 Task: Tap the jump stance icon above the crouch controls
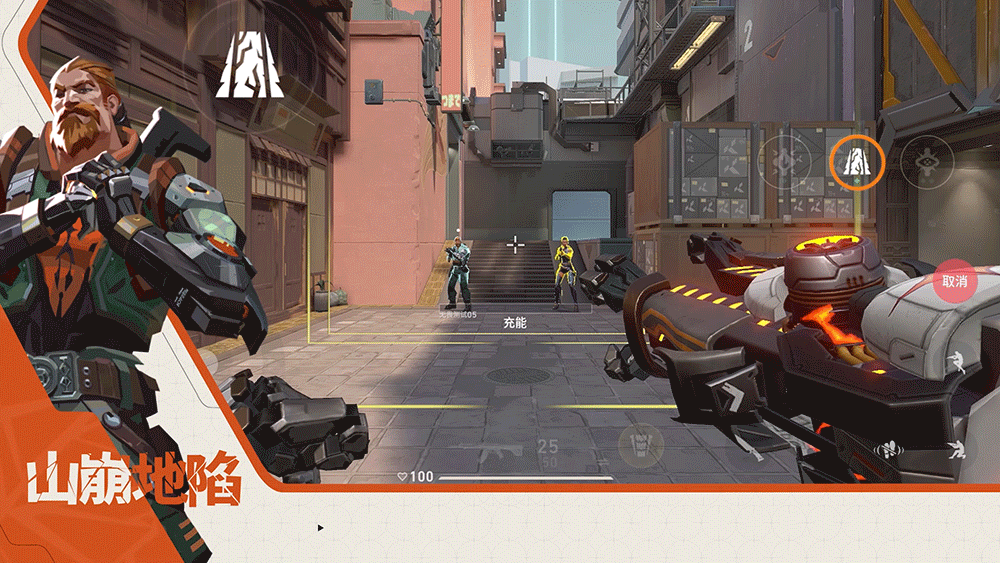(x=958, y=364)
